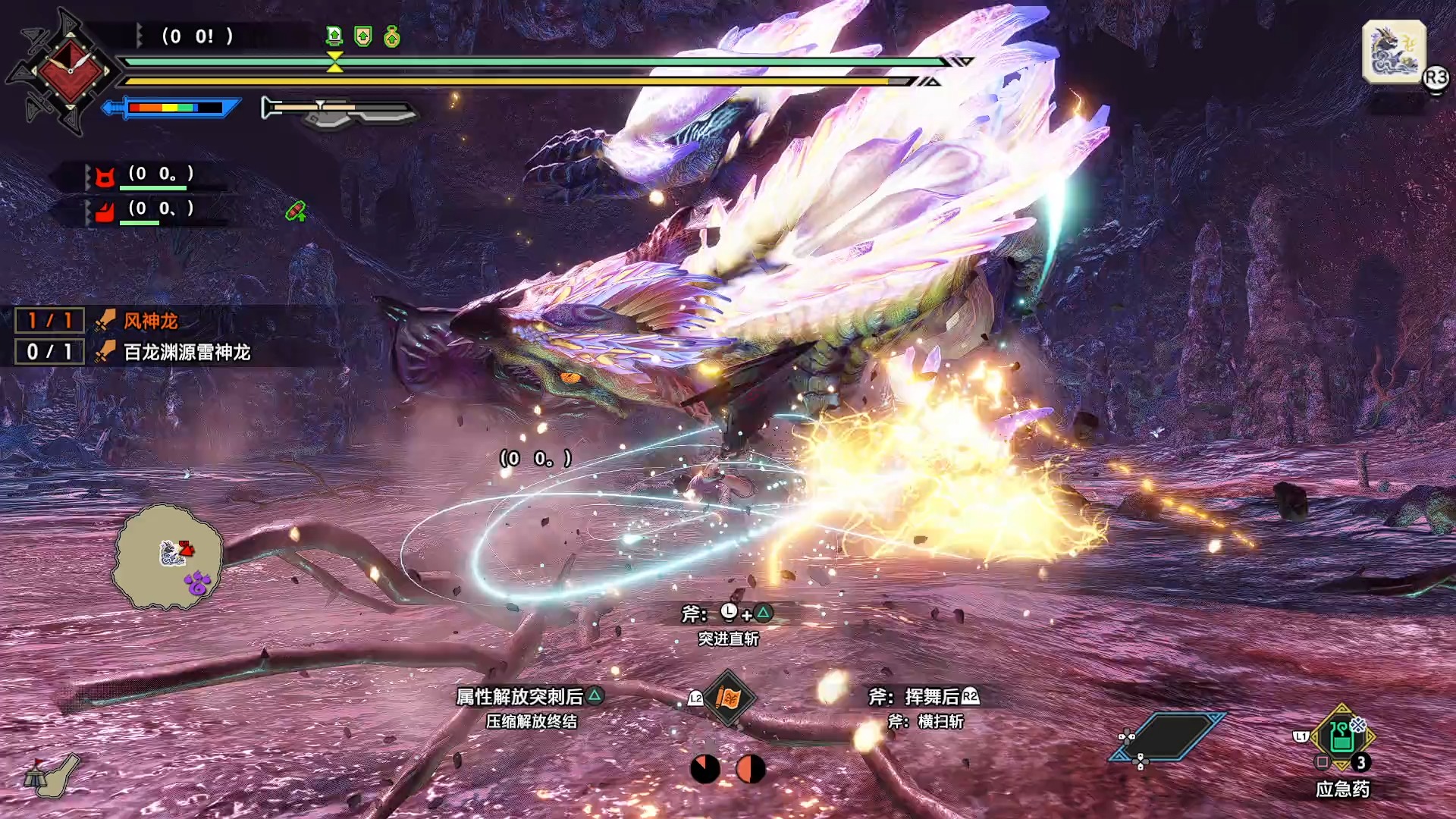This screenshot has width=1456, height=819.
Task: Click the blue action bar panel
Action: (1168, 736)
